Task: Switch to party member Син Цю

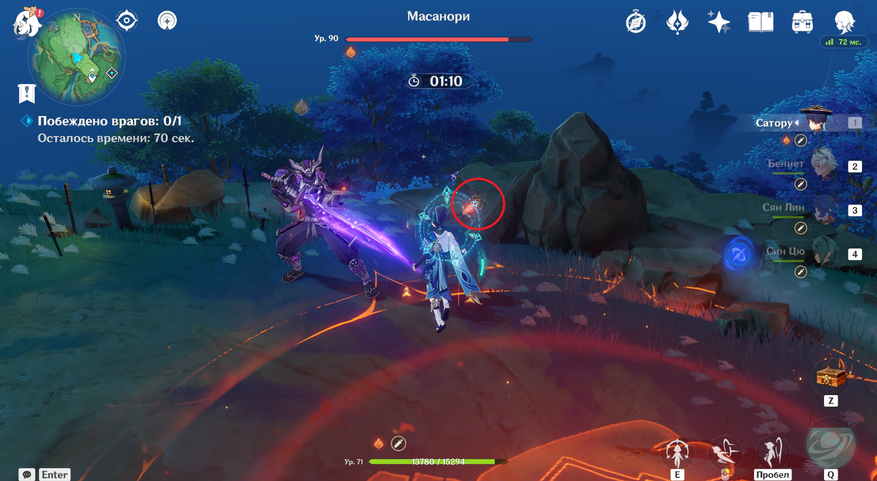Action: pos(822,254)
